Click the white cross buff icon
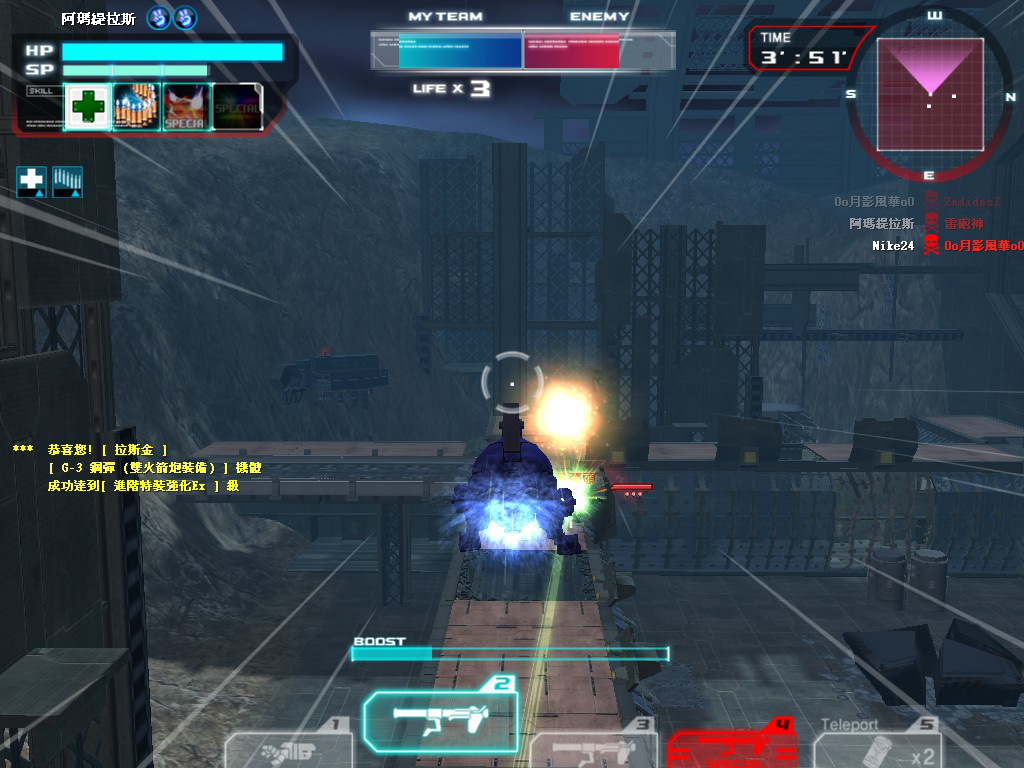 click(x=32, y=181)
